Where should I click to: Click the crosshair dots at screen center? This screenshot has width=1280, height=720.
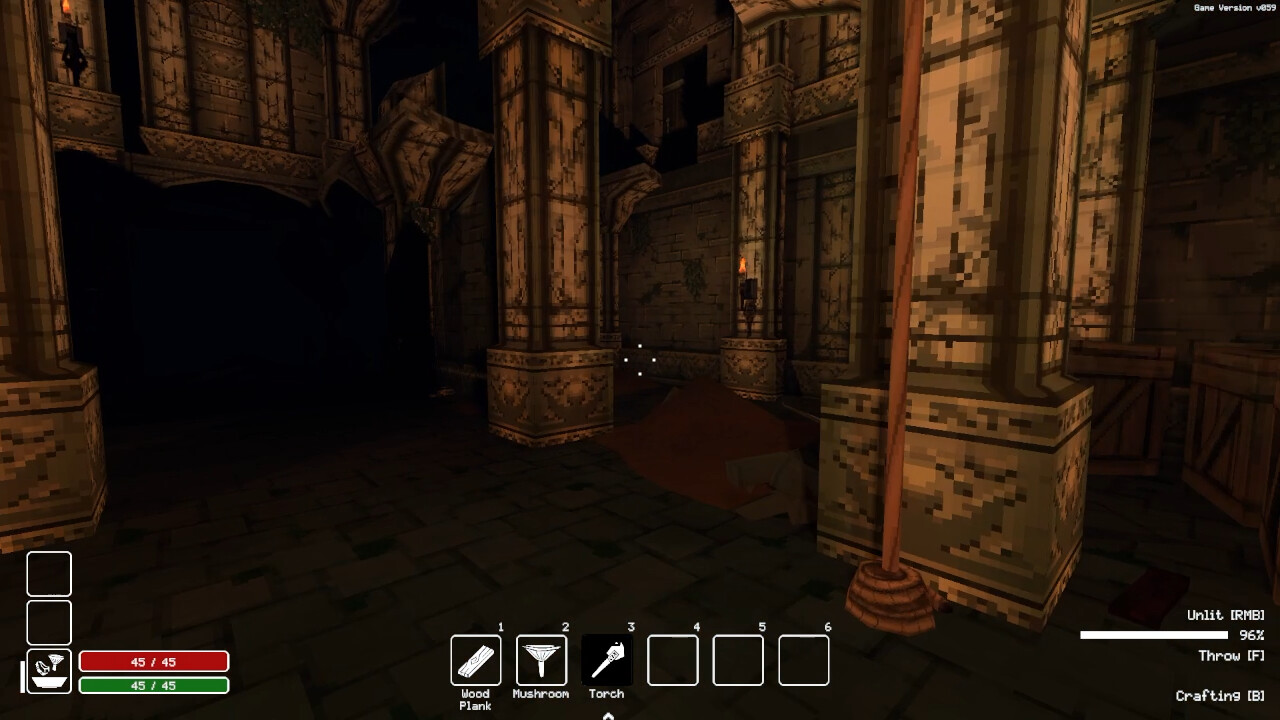tap(639, 360)
